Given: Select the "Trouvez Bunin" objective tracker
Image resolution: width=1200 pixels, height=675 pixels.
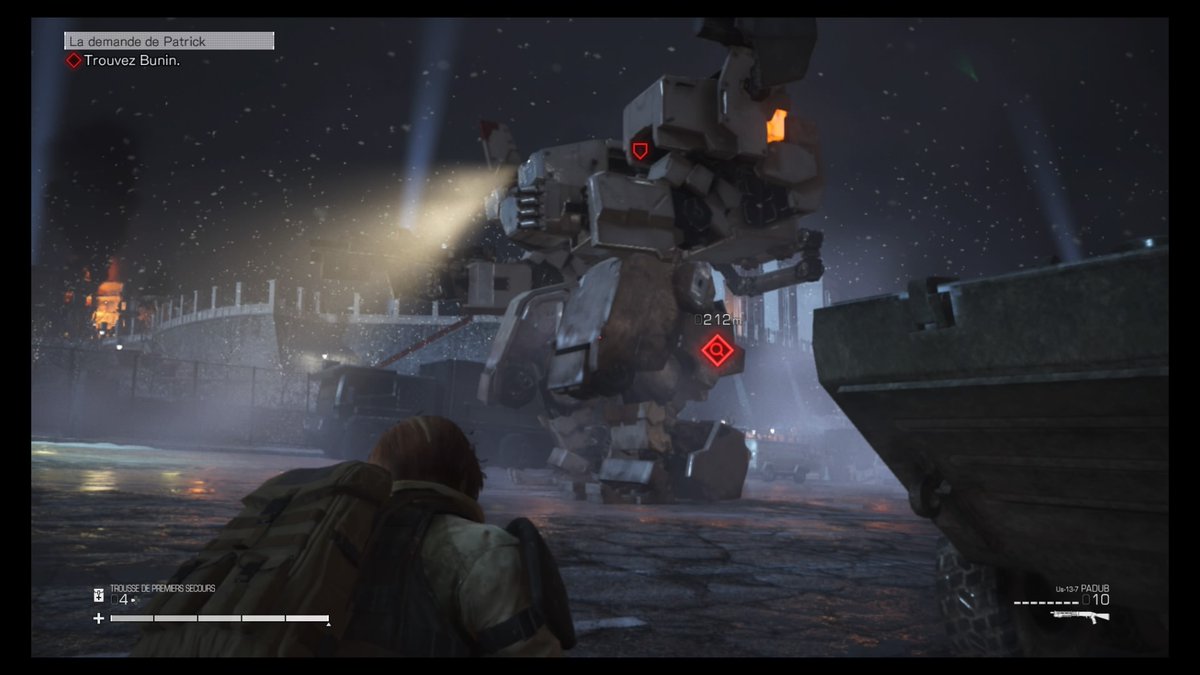Looking at the screenshot, I should pos(124,61).
